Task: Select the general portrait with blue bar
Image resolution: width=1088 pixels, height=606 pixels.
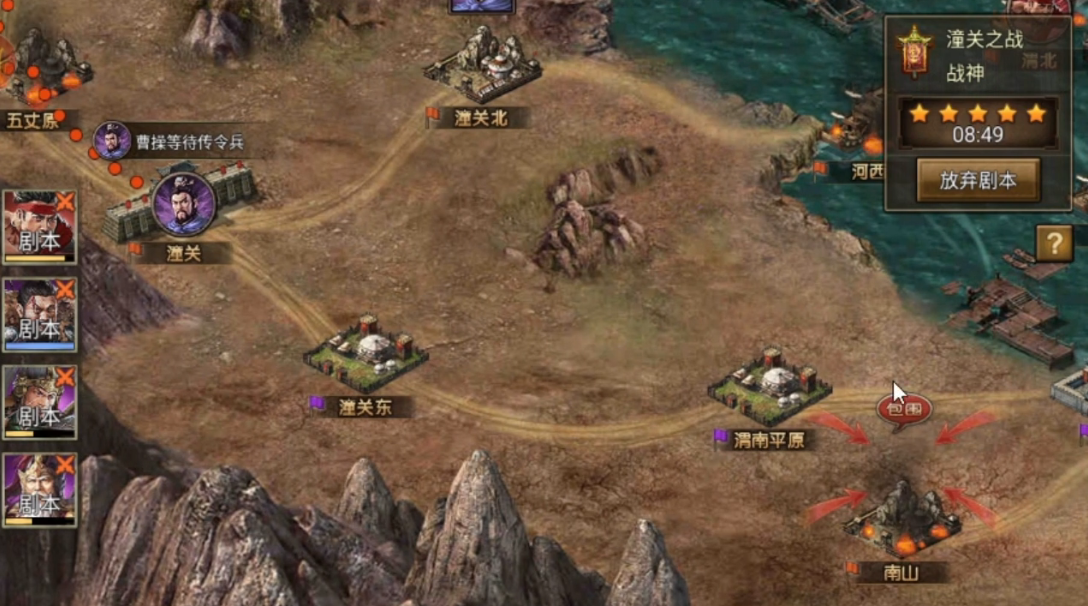Action: 40,315
